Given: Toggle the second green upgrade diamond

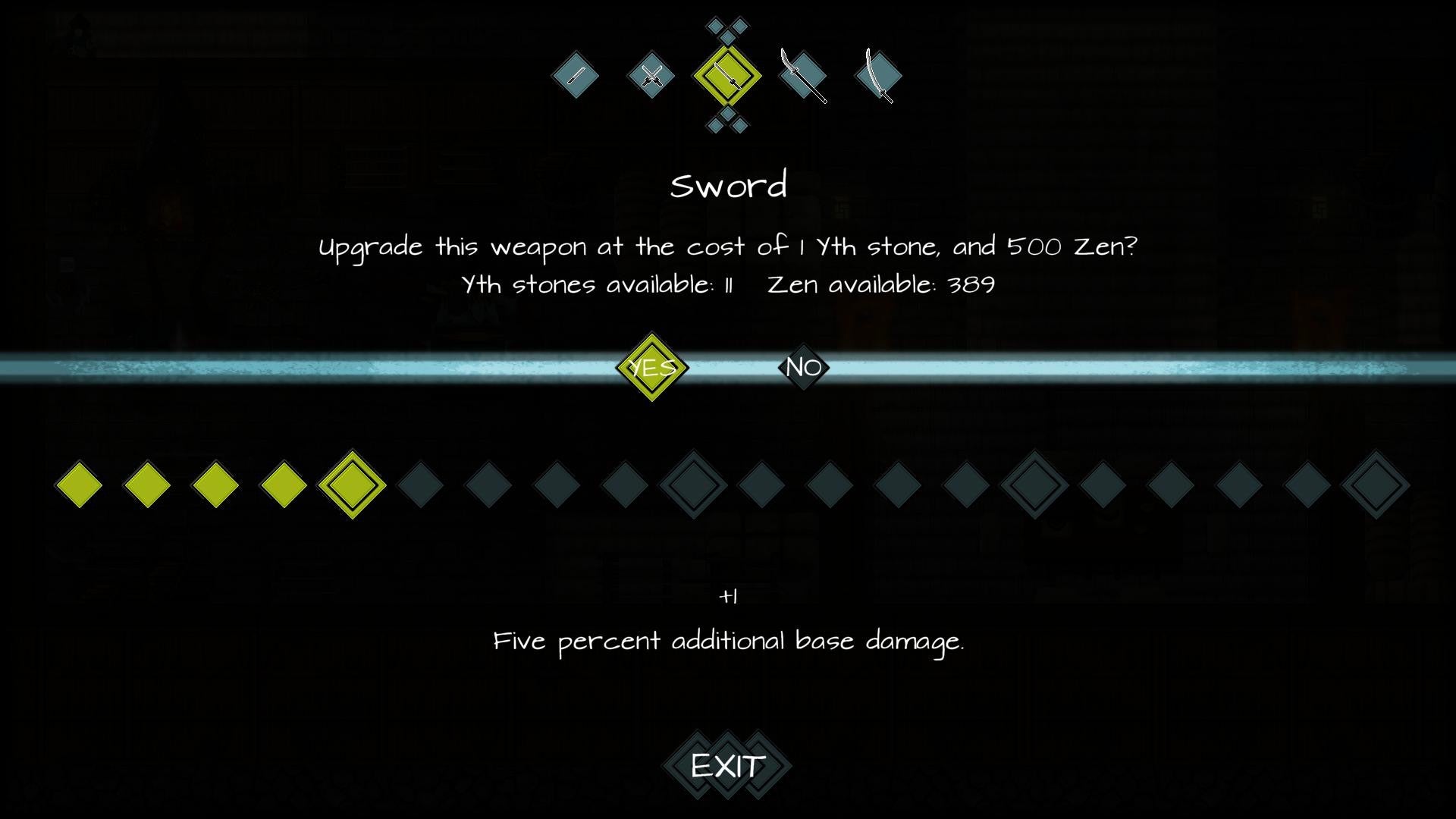Looking at the screenshot, I should click(x=146, y=484).
